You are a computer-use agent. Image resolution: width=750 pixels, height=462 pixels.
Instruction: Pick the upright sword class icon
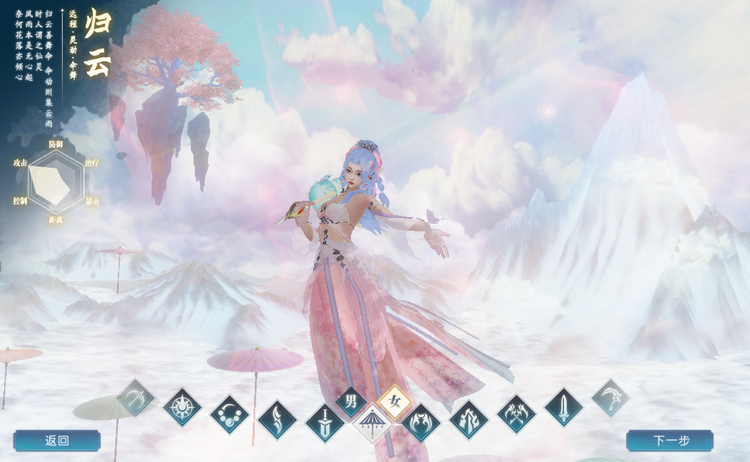[564, 407]
